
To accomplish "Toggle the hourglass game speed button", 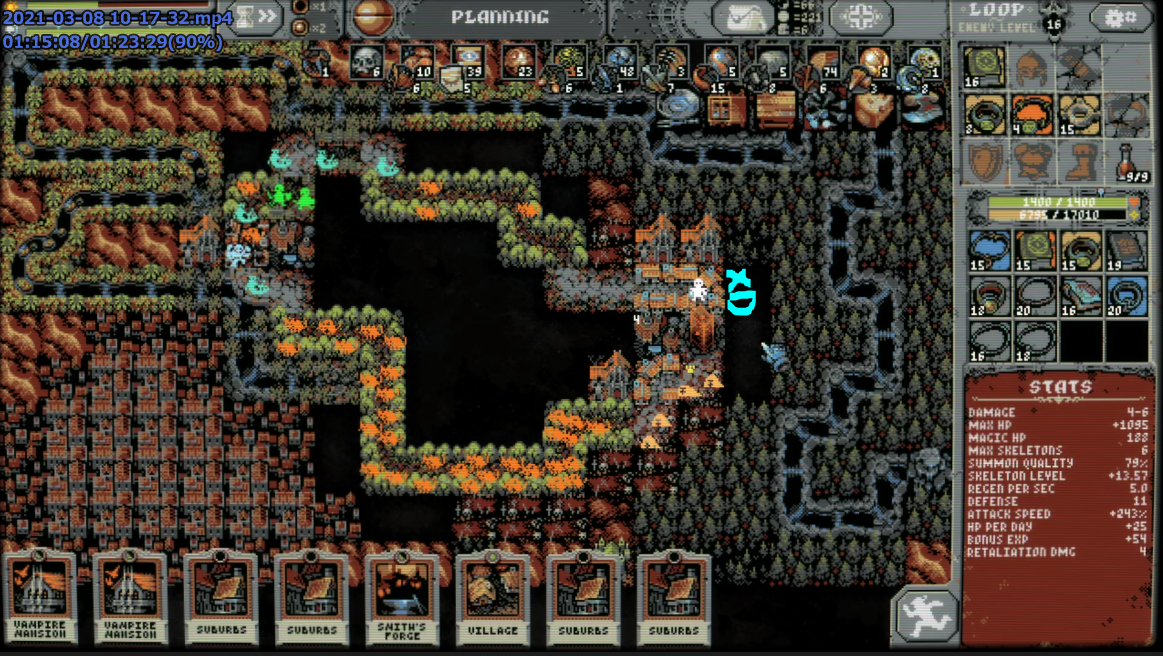I will point(256,17).
